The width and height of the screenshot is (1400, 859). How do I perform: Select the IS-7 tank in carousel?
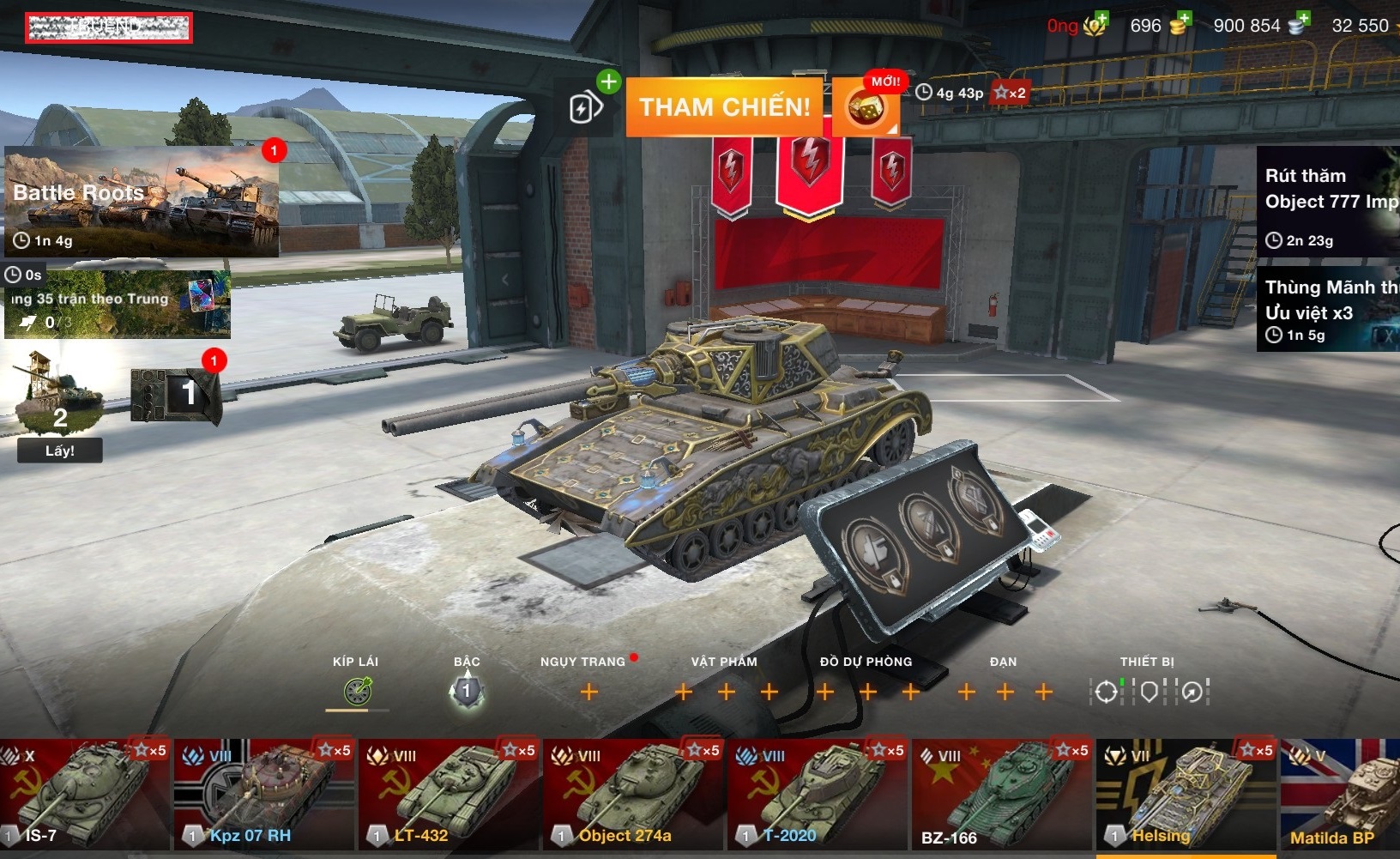[x=84, y=795]
